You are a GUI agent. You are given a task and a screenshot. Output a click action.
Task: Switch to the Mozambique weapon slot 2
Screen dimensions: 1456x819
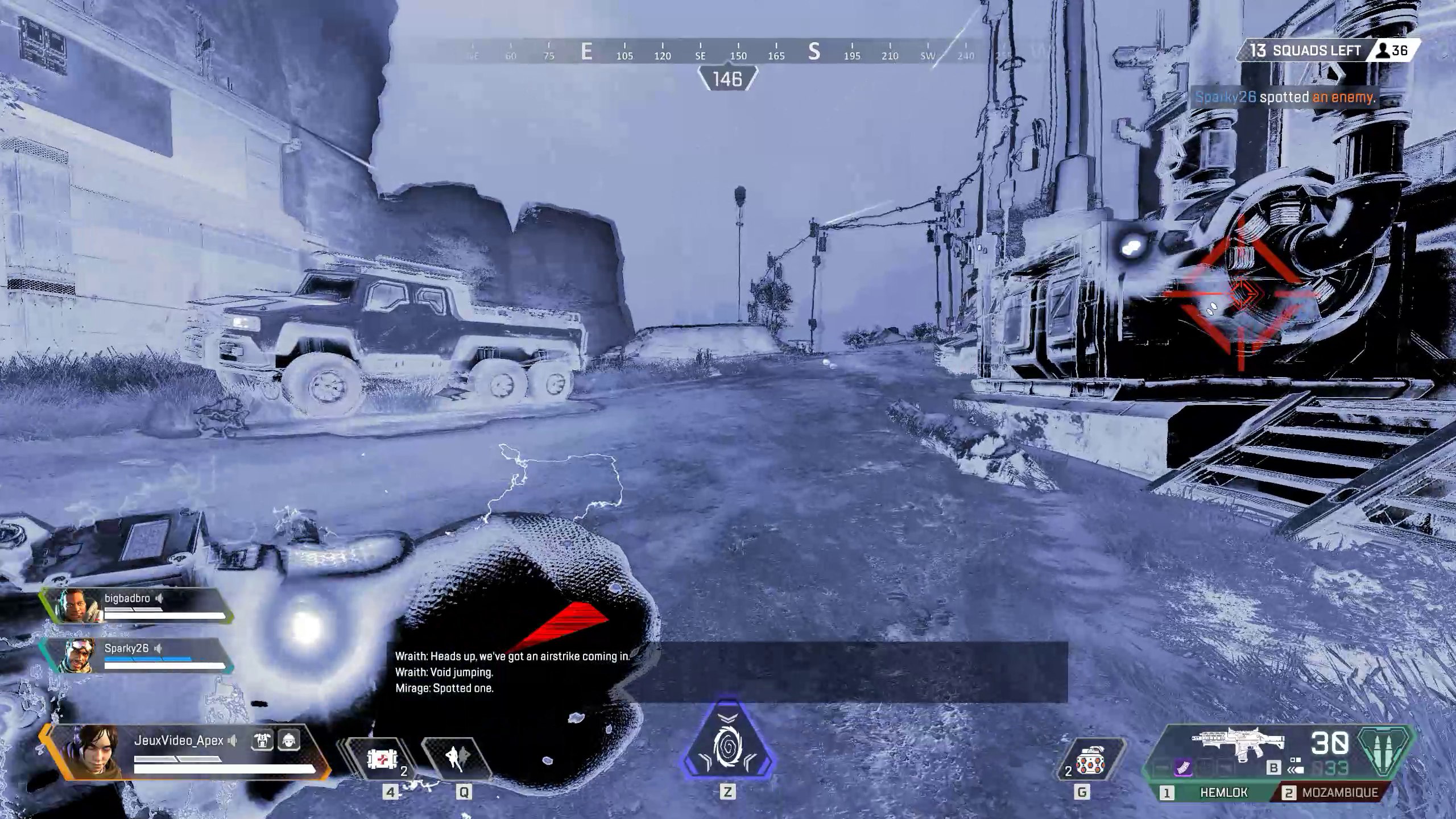click(x=1339, y=792)
